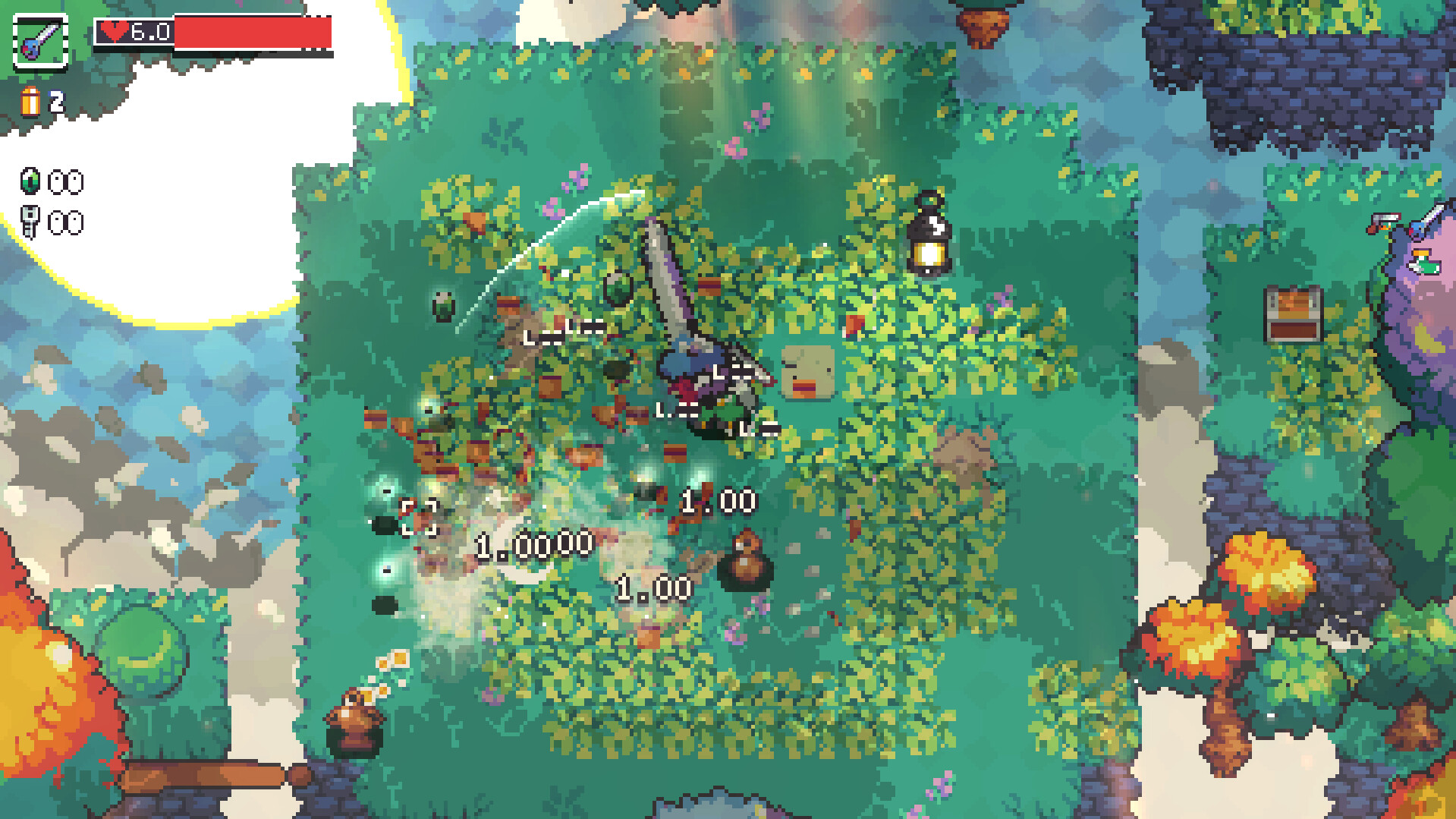The image size is (1456, 819).
Task: Click the 6.0 health value label
Action: [150, 32]
